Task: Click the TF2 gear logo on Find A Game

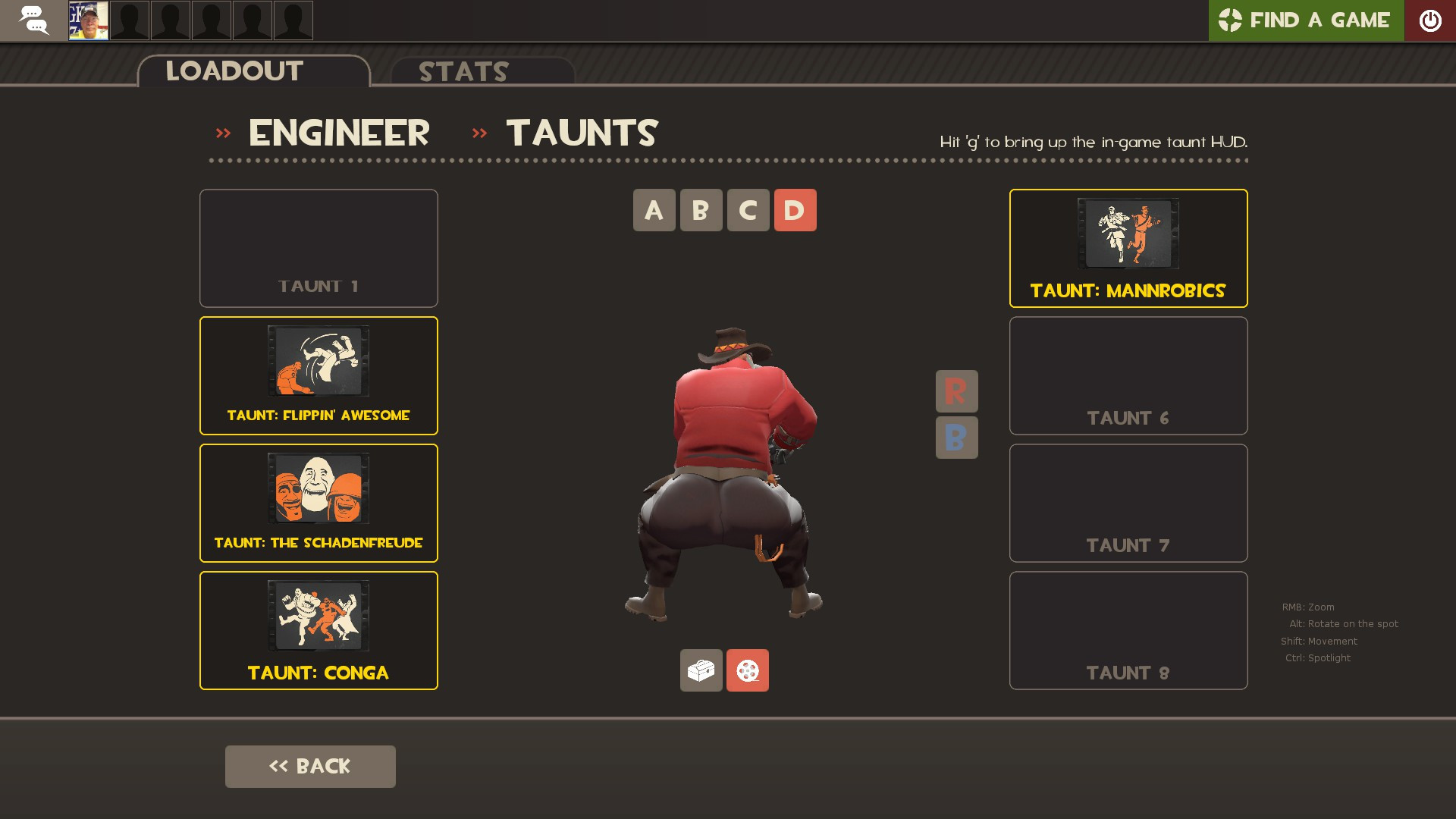Action: point(1230,20)
